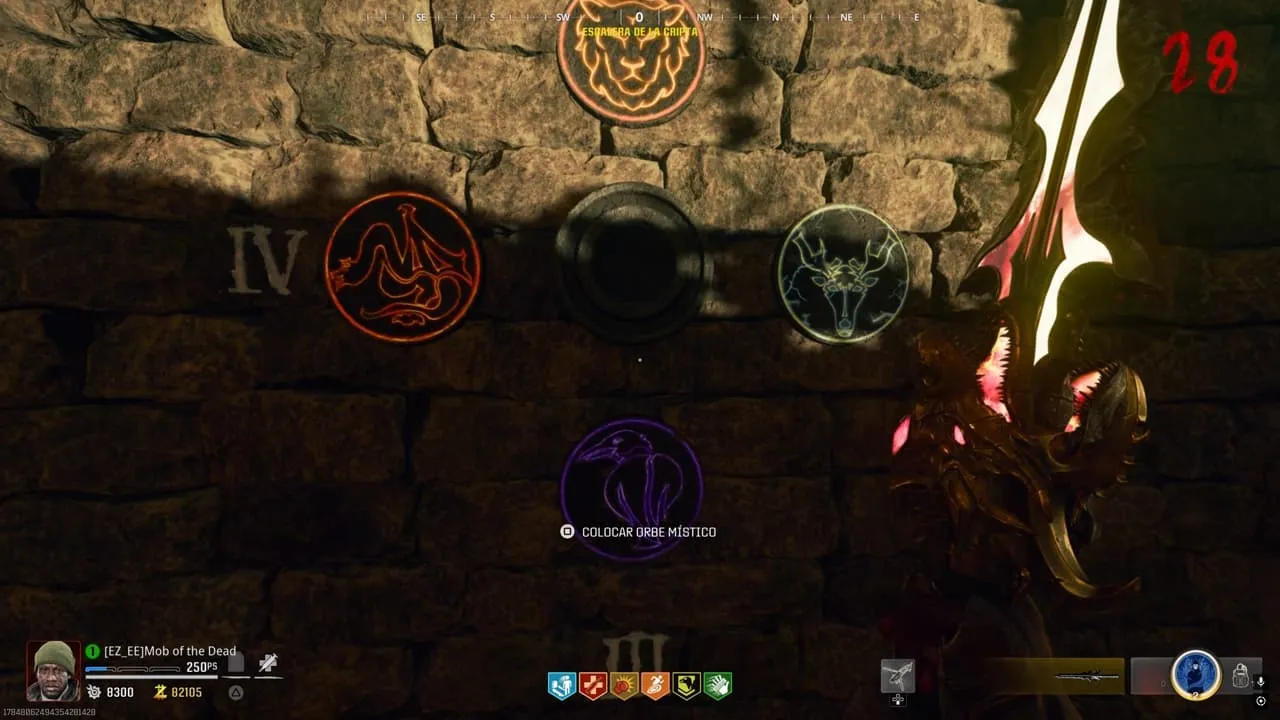Viewport: 1280px width, 720px height.
Task: Click the red Juggernog cross perk icon
Action: 593,685
